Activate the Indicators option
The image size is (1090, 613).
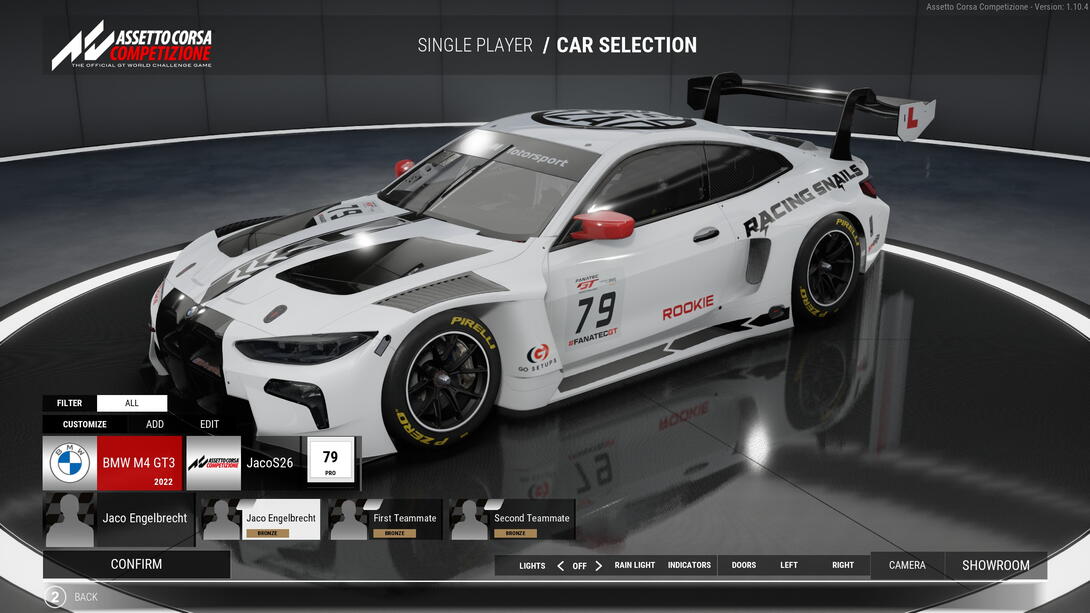[689, 565]
